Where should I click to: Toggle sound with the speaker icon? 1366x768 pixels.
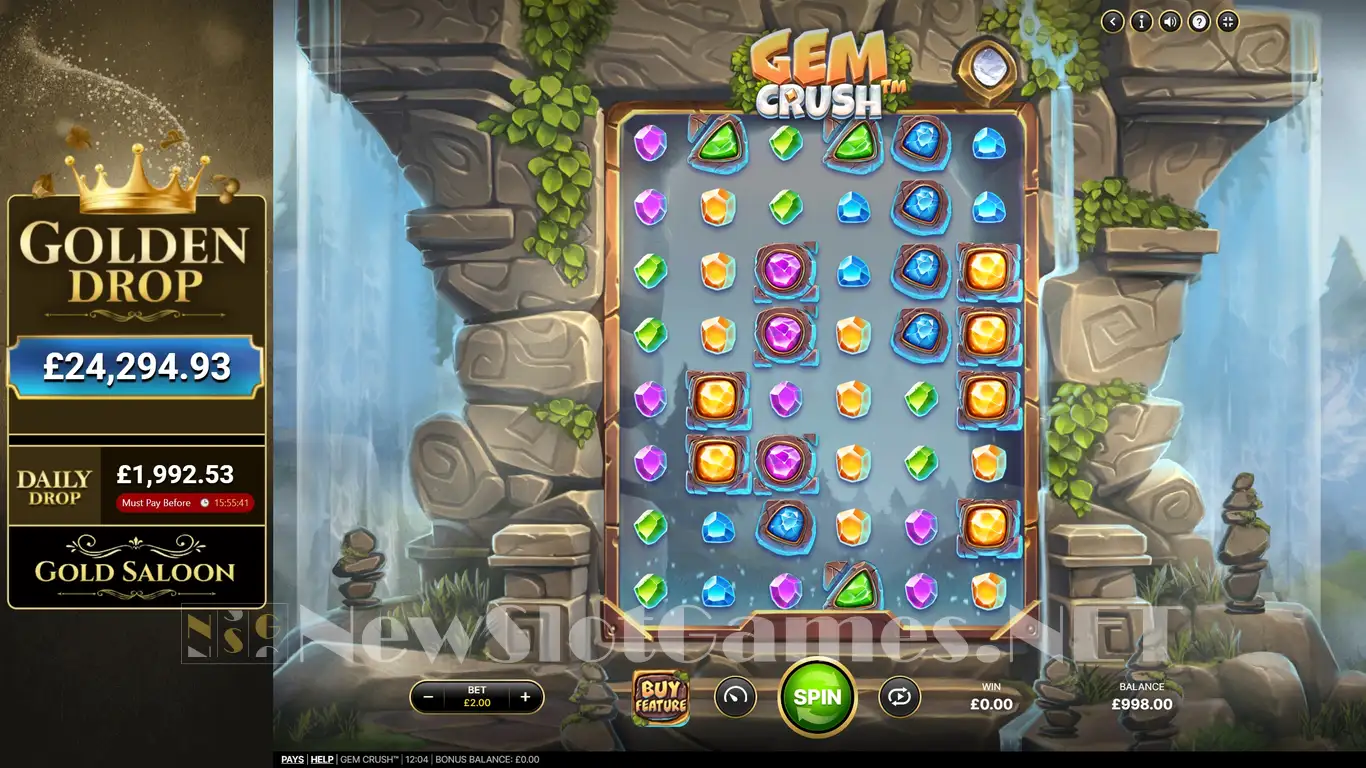coord(1170,21)
